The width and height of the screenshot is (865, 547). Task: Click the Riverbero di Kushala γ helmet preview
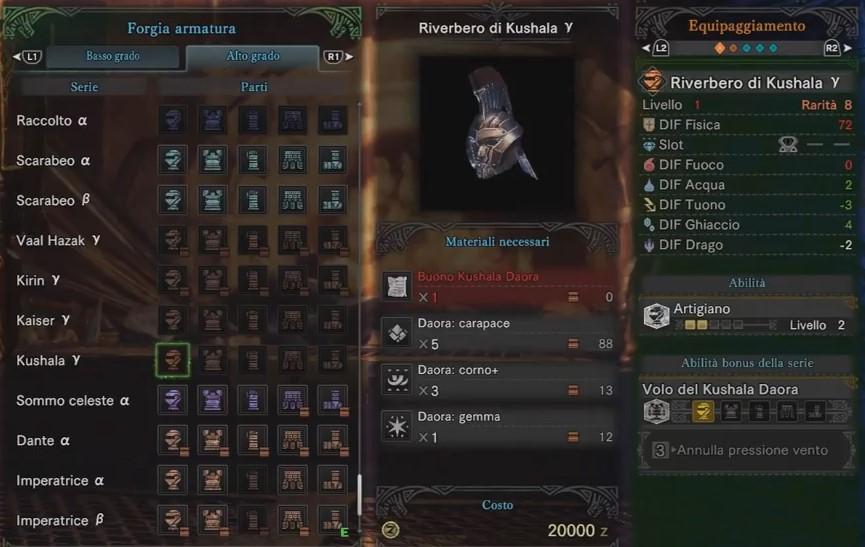497,125
